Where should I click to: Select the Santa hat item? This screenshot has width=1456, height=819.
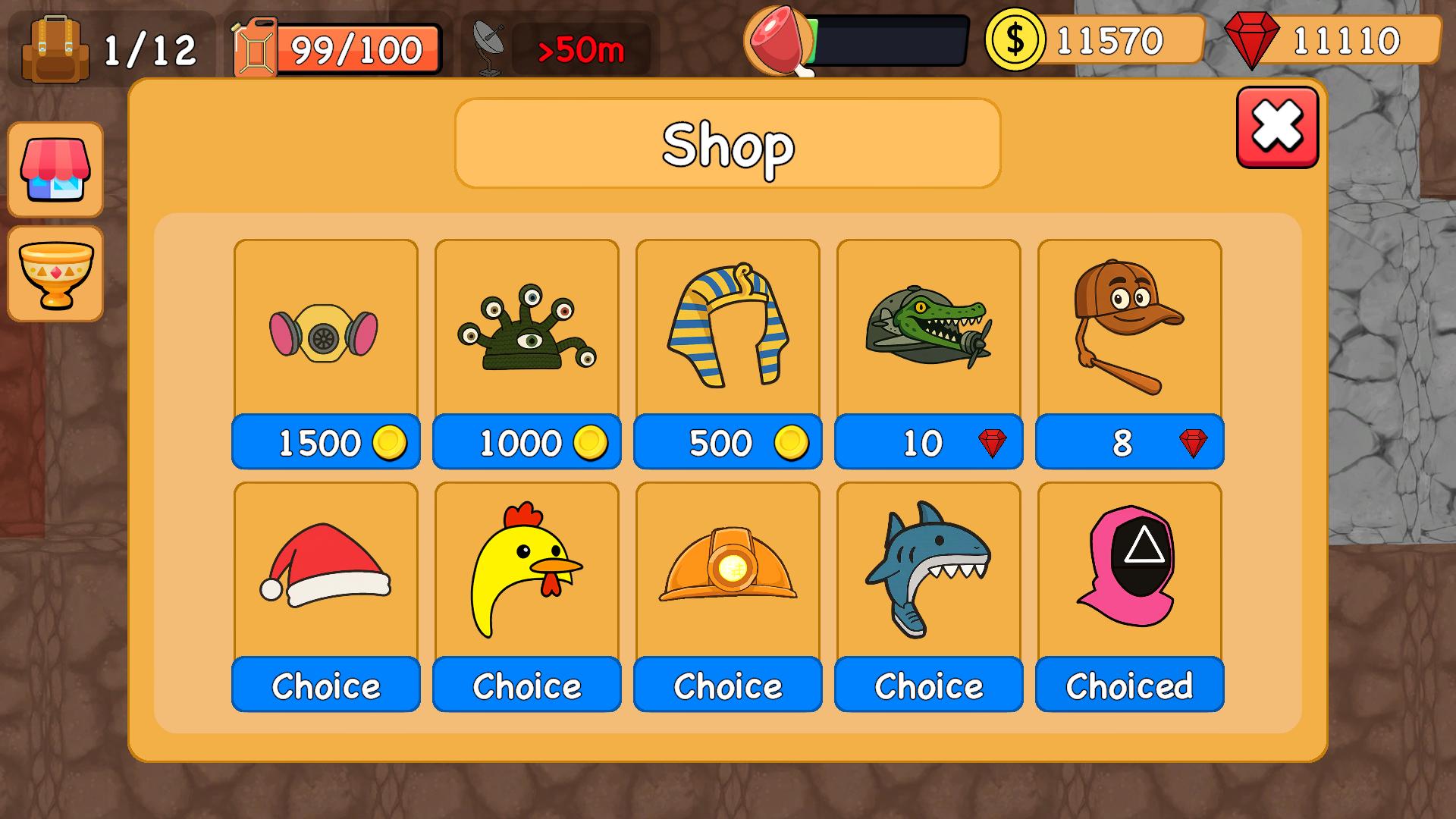pyautogui.click(x=325, y=576)
